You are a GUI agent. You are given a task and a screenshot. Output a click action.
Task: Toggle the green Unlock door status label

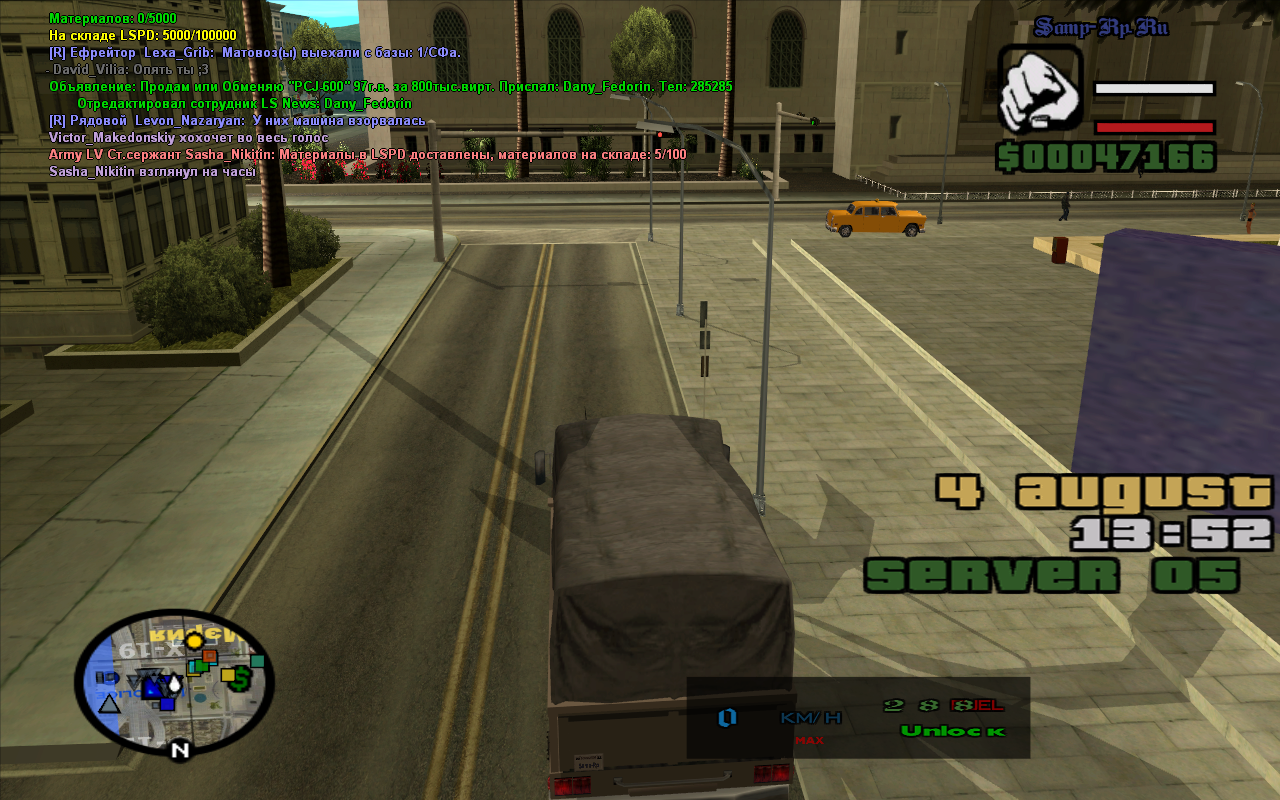point(952,731)
